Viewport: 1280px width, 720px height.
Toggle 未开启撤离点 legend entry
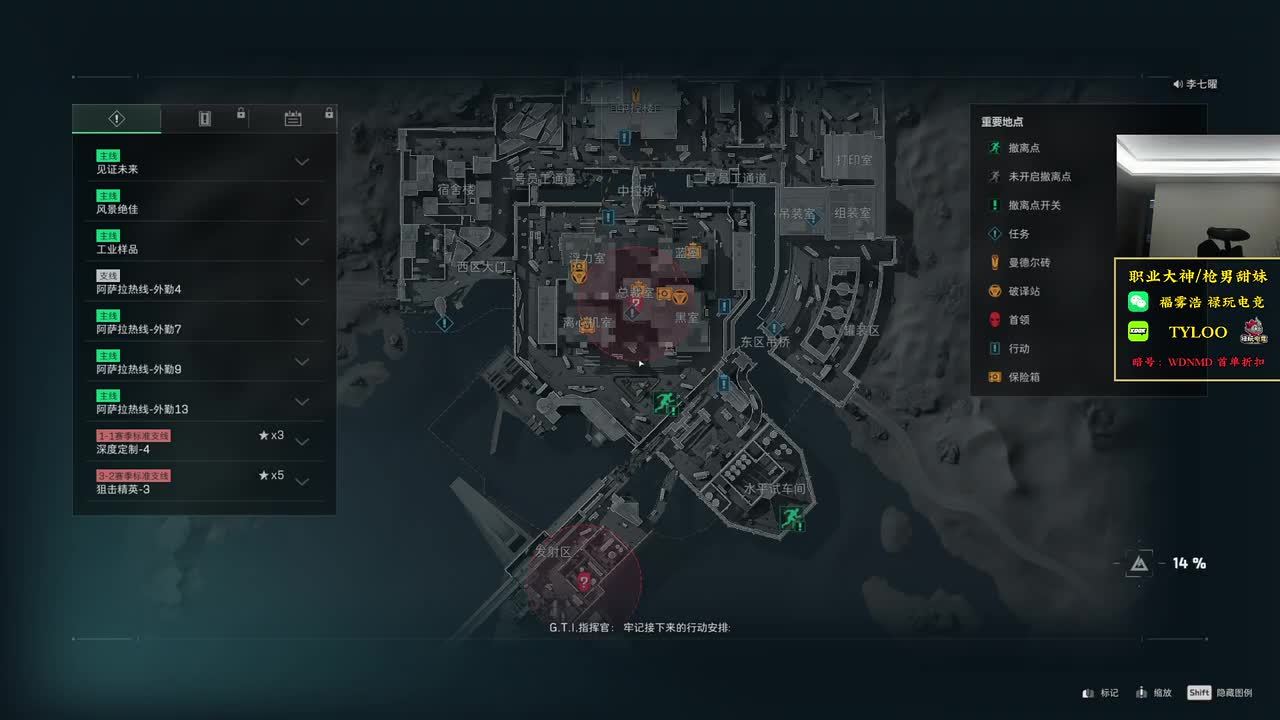1038,176
